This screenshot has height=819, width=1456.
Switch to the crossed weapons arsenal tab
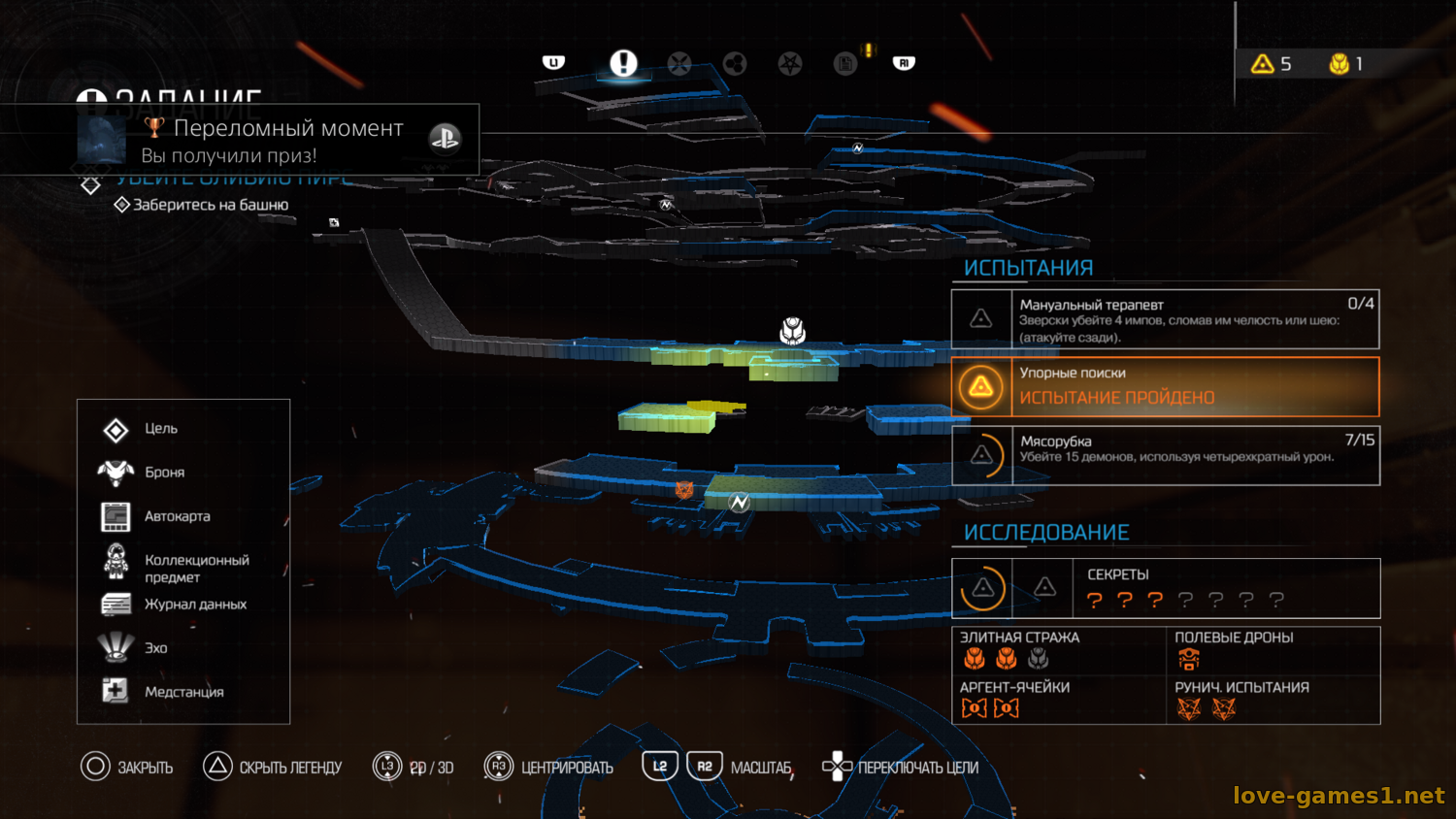pyautogui.click(x=679, y=64)
